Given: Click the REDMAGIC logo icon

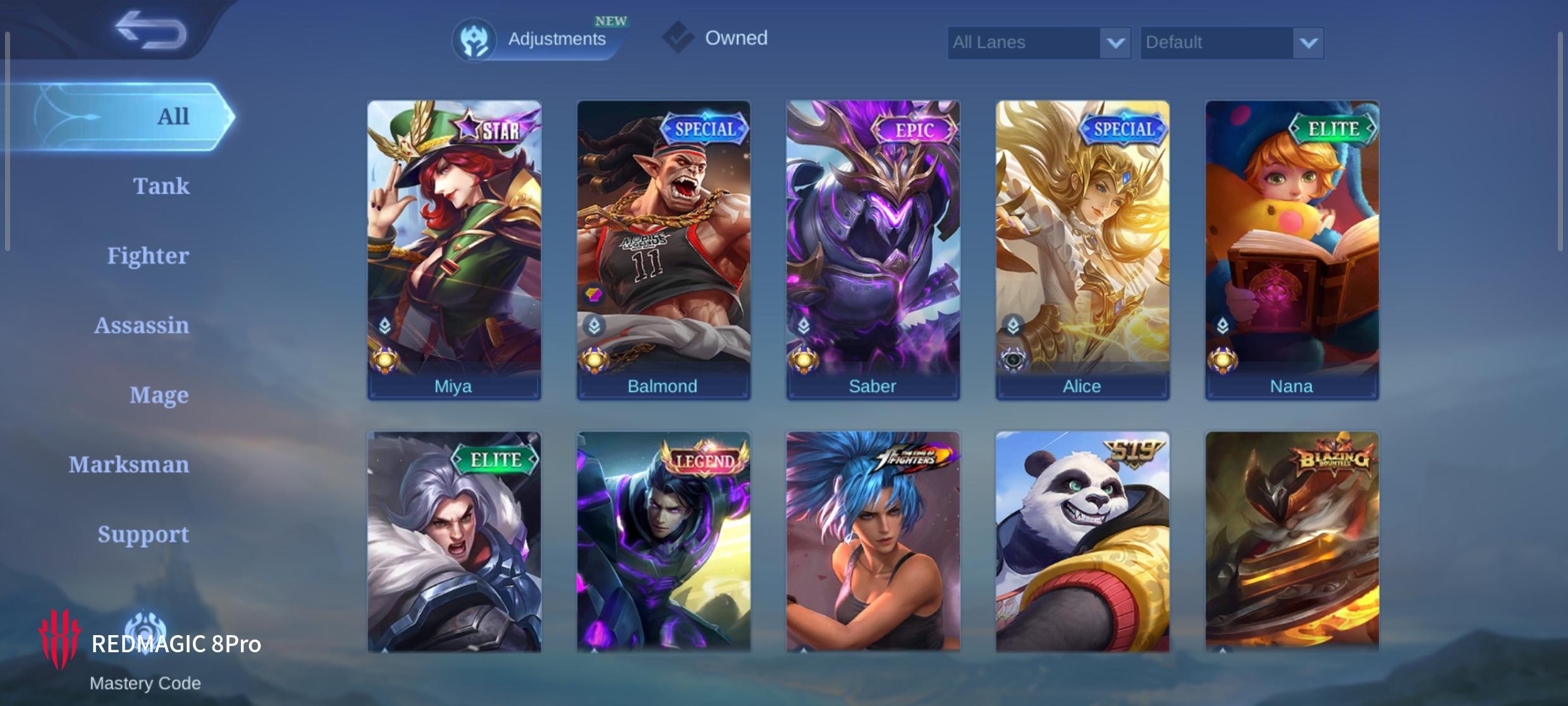Looking at the screenshot, I should [60, 638].
